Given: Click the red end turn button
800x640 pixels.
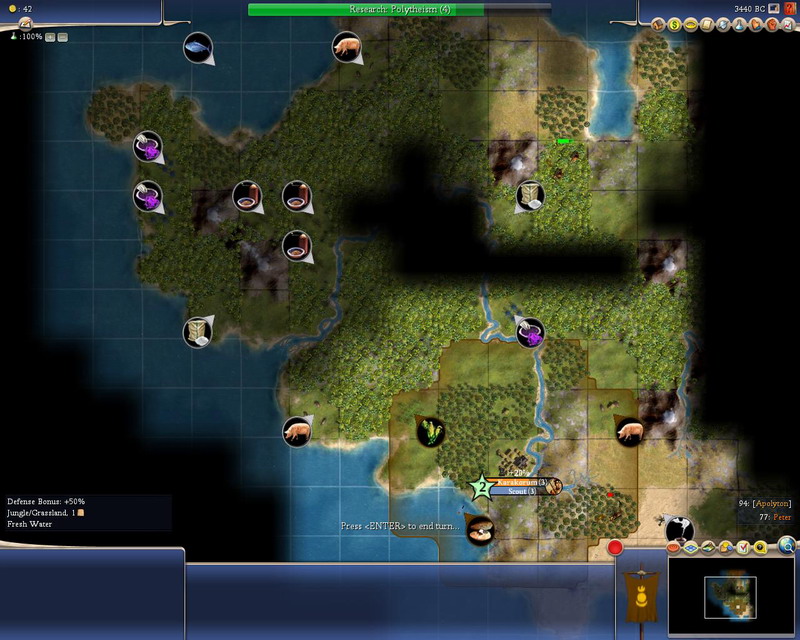Looking at the screenshot, I should (616, 548).
